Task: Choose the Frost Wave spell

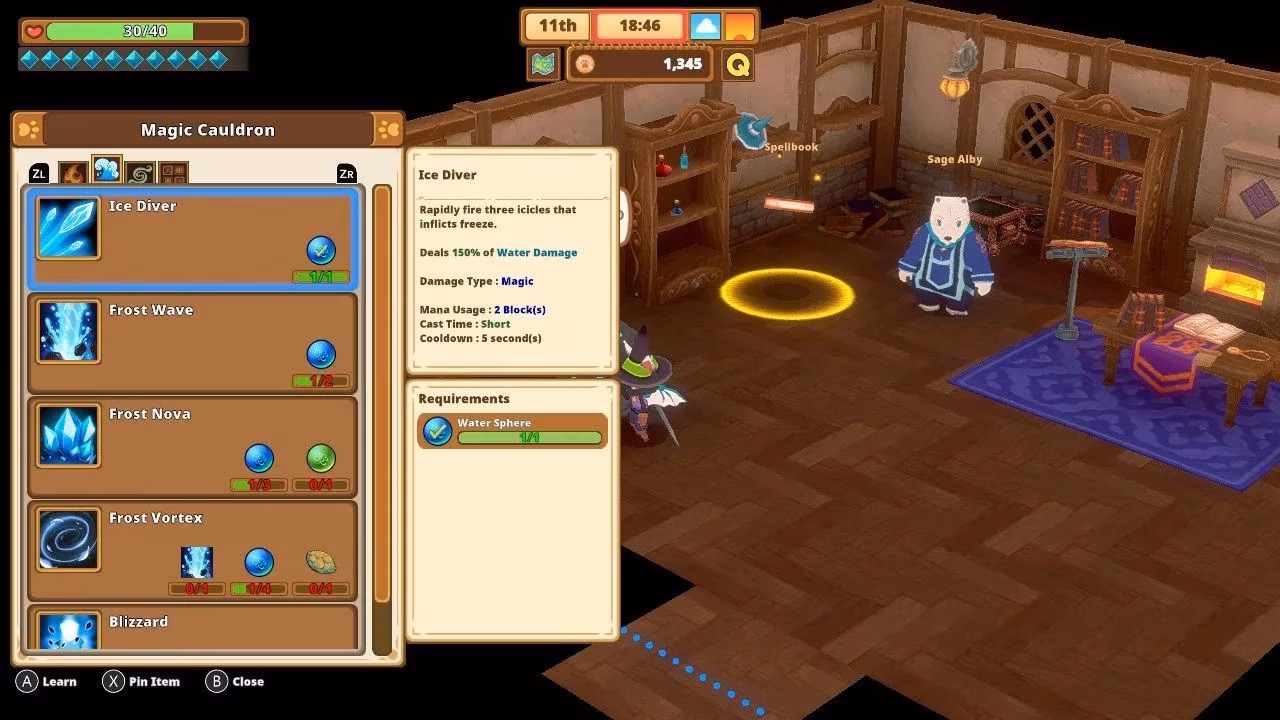Action: (192, 342)
